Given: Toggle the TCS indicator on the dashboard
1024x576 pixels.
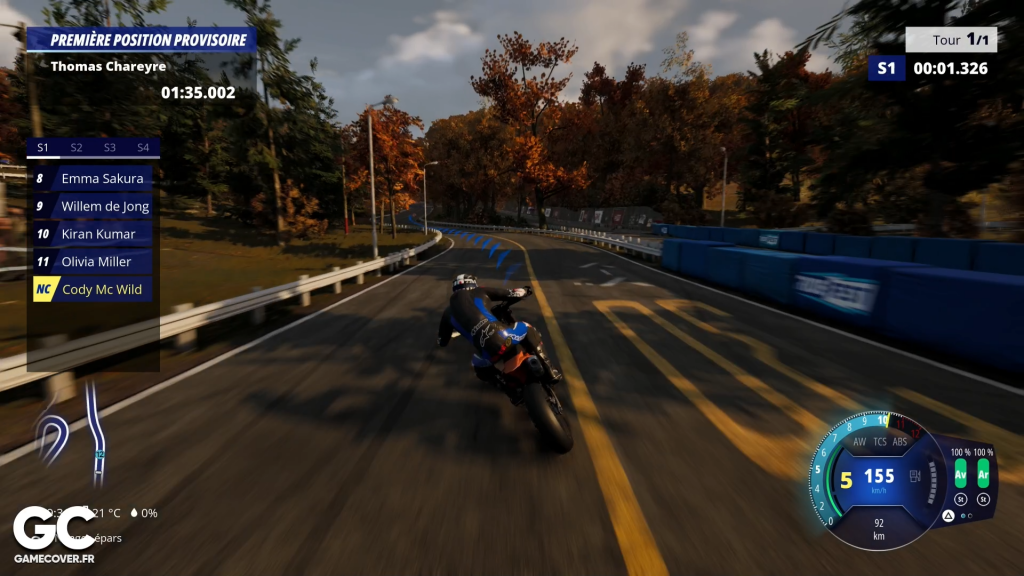Looking at the screenshot, I should pyautogui.click(x=880, y=441).
